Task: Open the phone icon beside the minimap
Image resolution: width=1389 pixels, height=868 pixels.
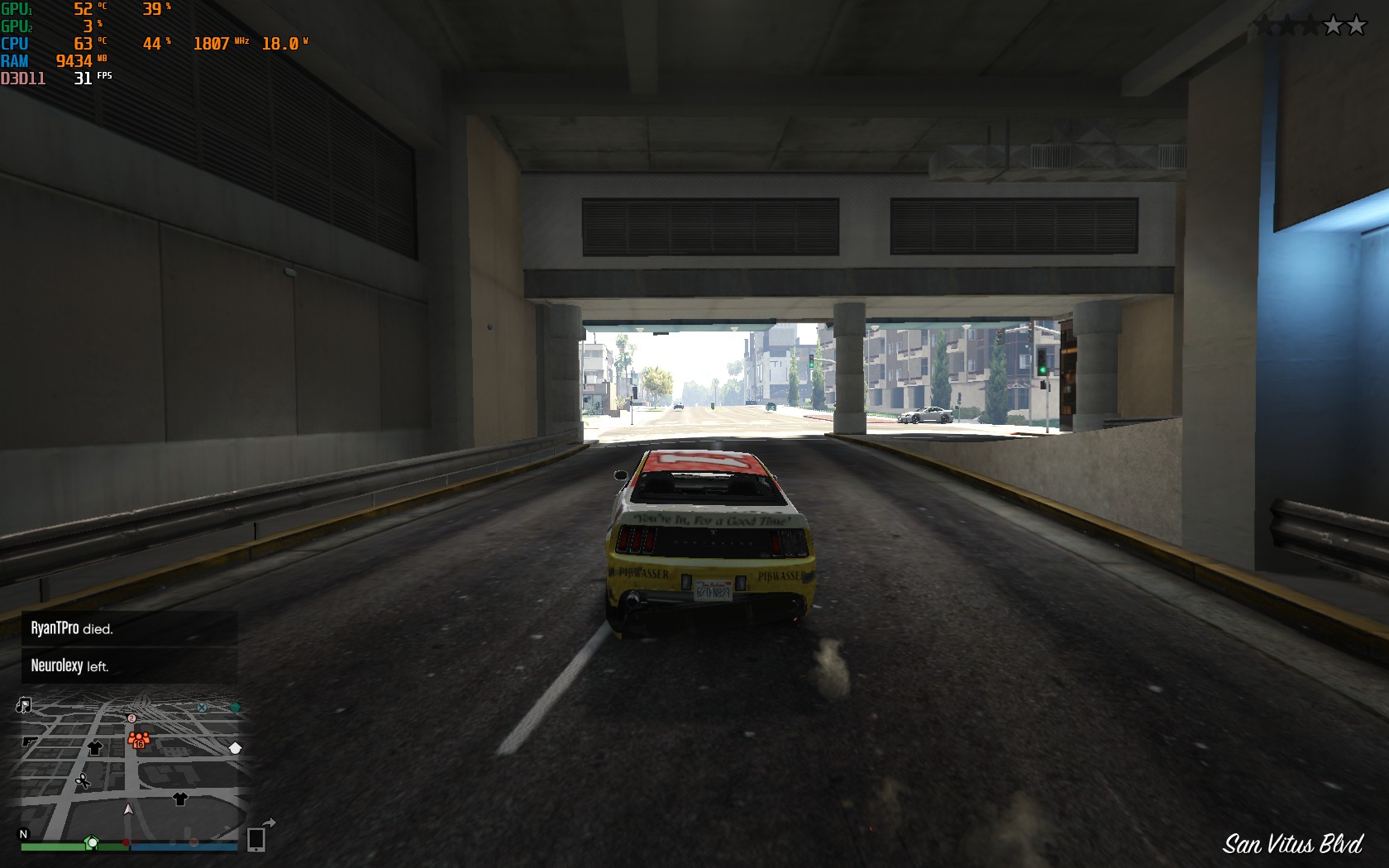Action: (x=256, y=839)
